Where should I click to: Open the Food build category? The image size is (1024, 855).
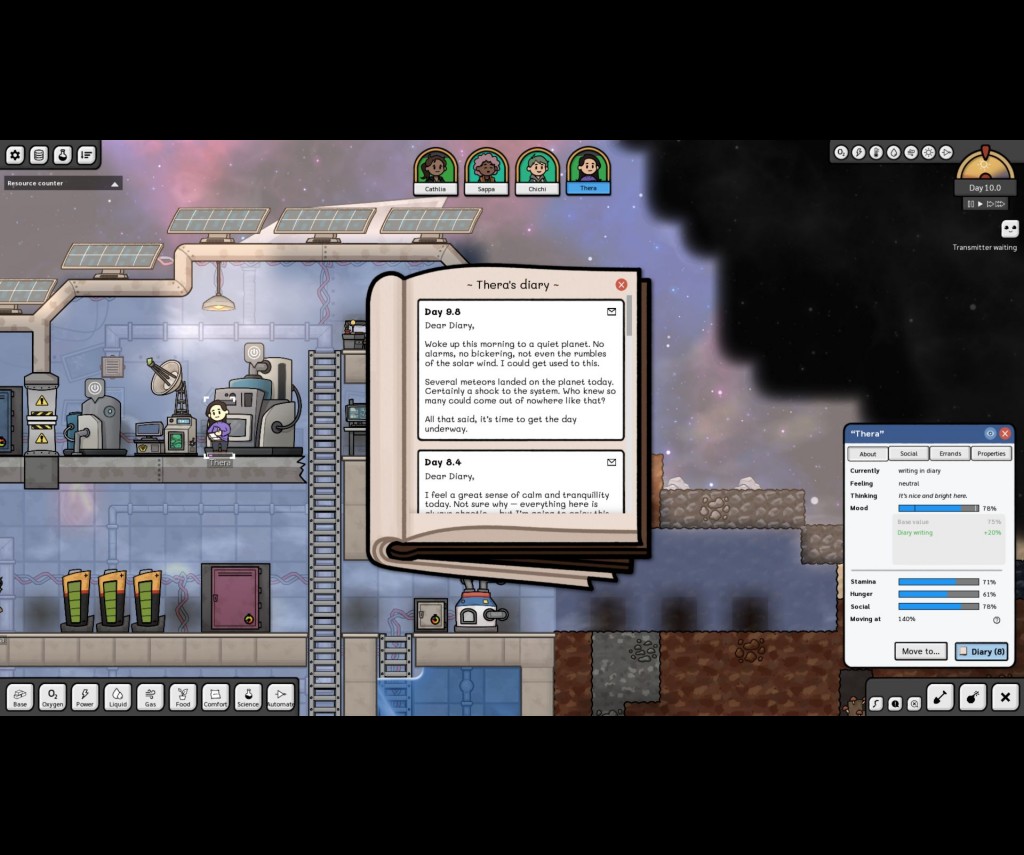coord(183,697)
